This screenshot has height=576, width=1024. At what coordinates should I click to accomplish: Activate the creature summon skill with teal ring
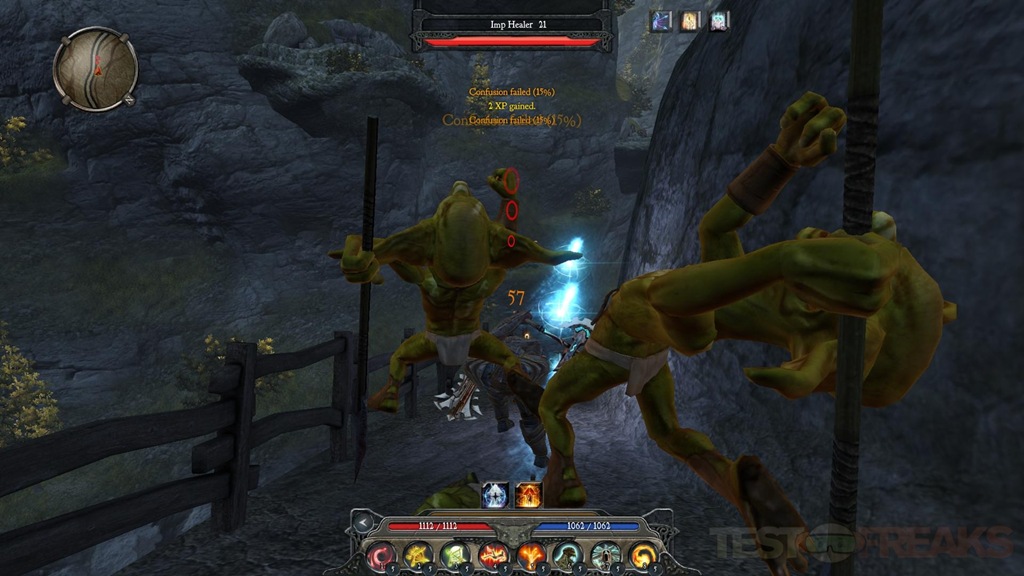(567, 554)
